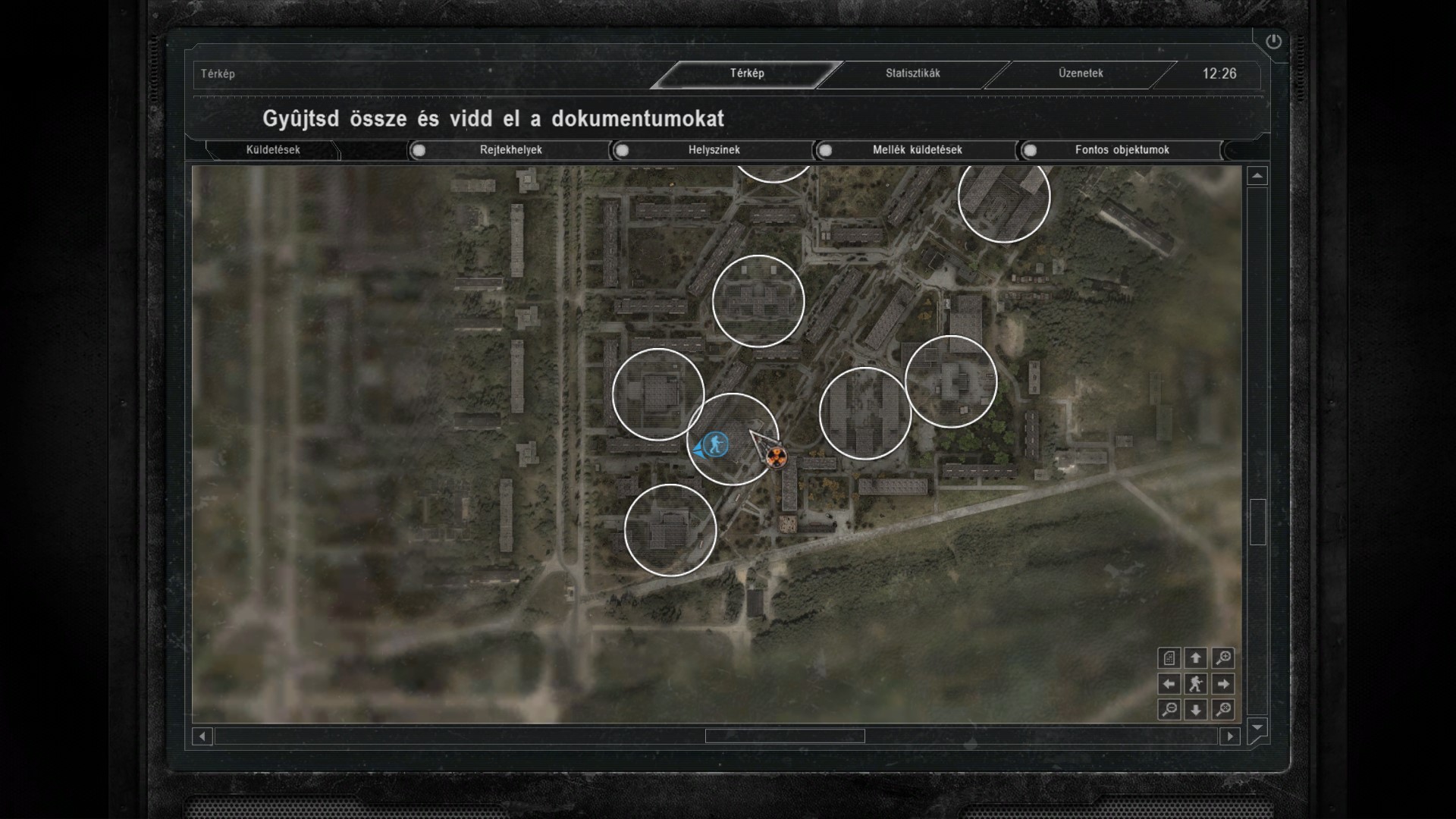The width and height of the screenshot is (1456, 819).
Task: Click the horizontal scrollbar's left arrow
Action: (x=202, y=736)
